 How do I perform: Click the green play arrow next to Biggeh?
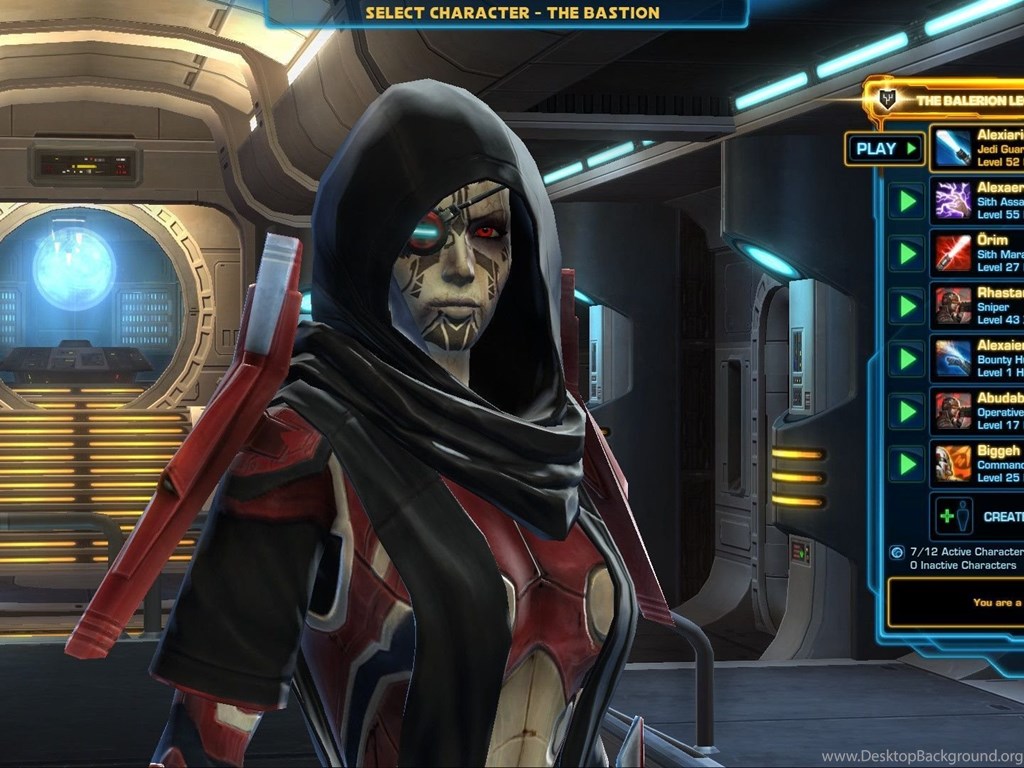907,464
